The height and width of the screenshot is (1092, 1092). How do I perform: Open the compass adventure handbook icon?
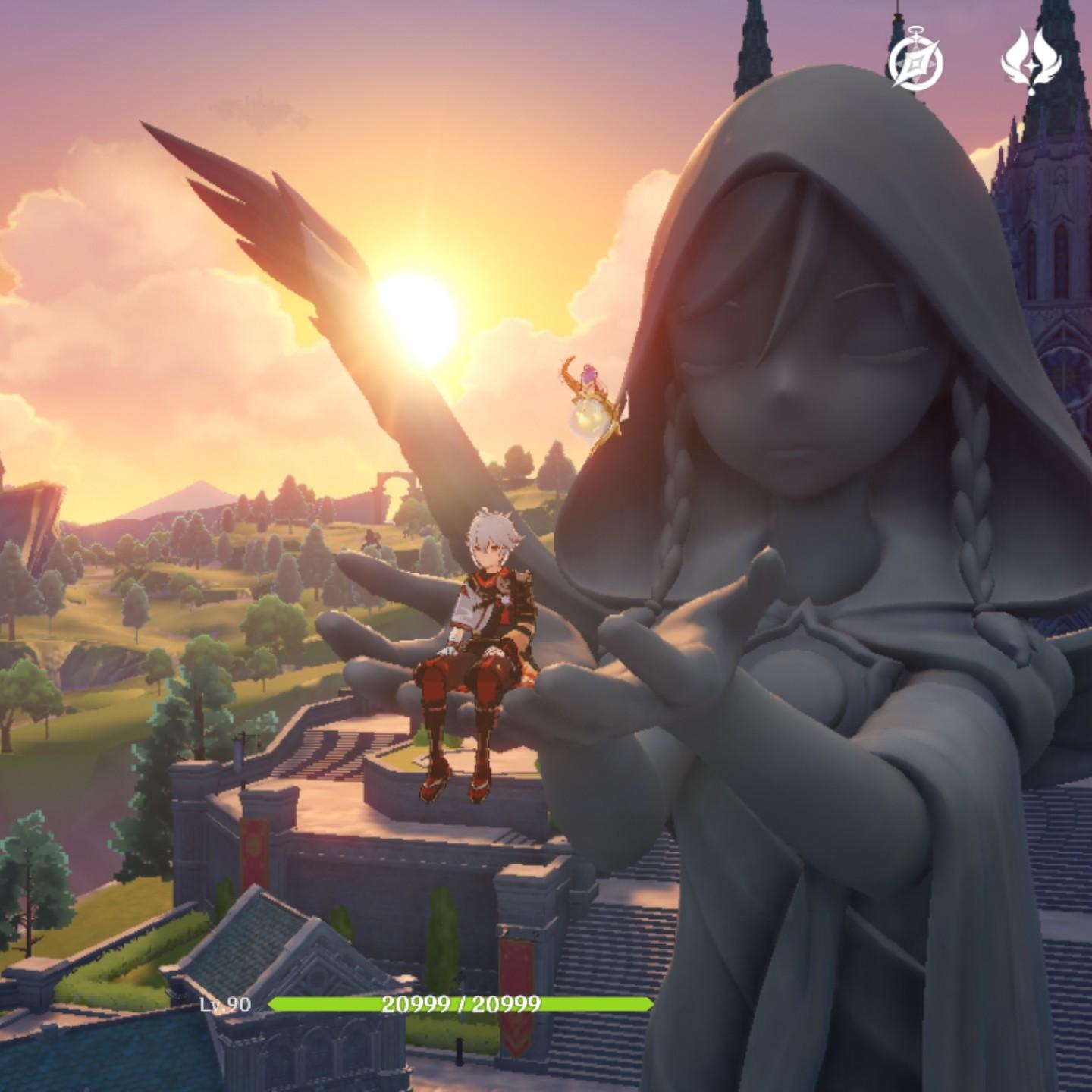coord(916,60)
